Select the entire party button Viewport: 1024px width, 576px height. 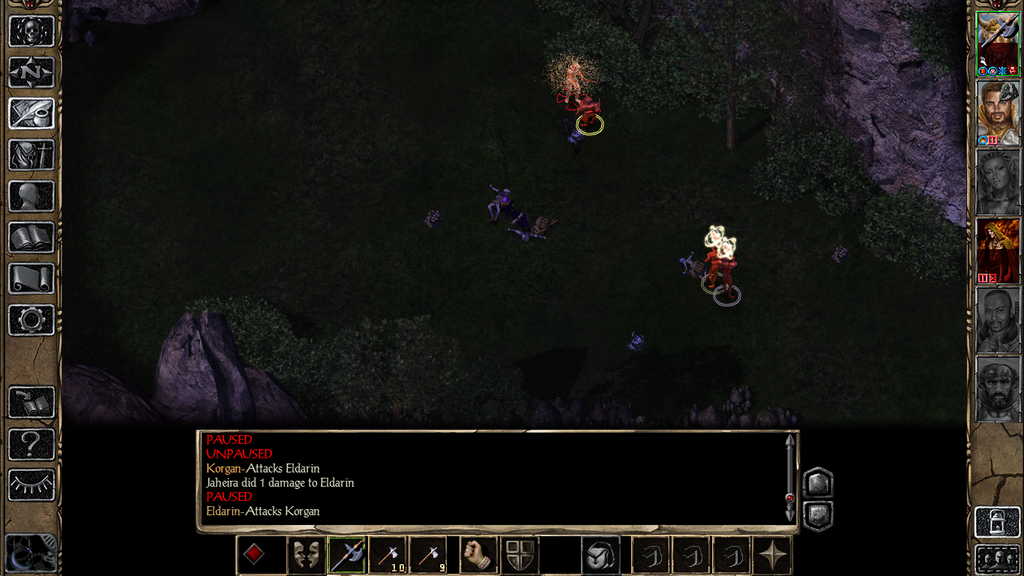(997, 558)
